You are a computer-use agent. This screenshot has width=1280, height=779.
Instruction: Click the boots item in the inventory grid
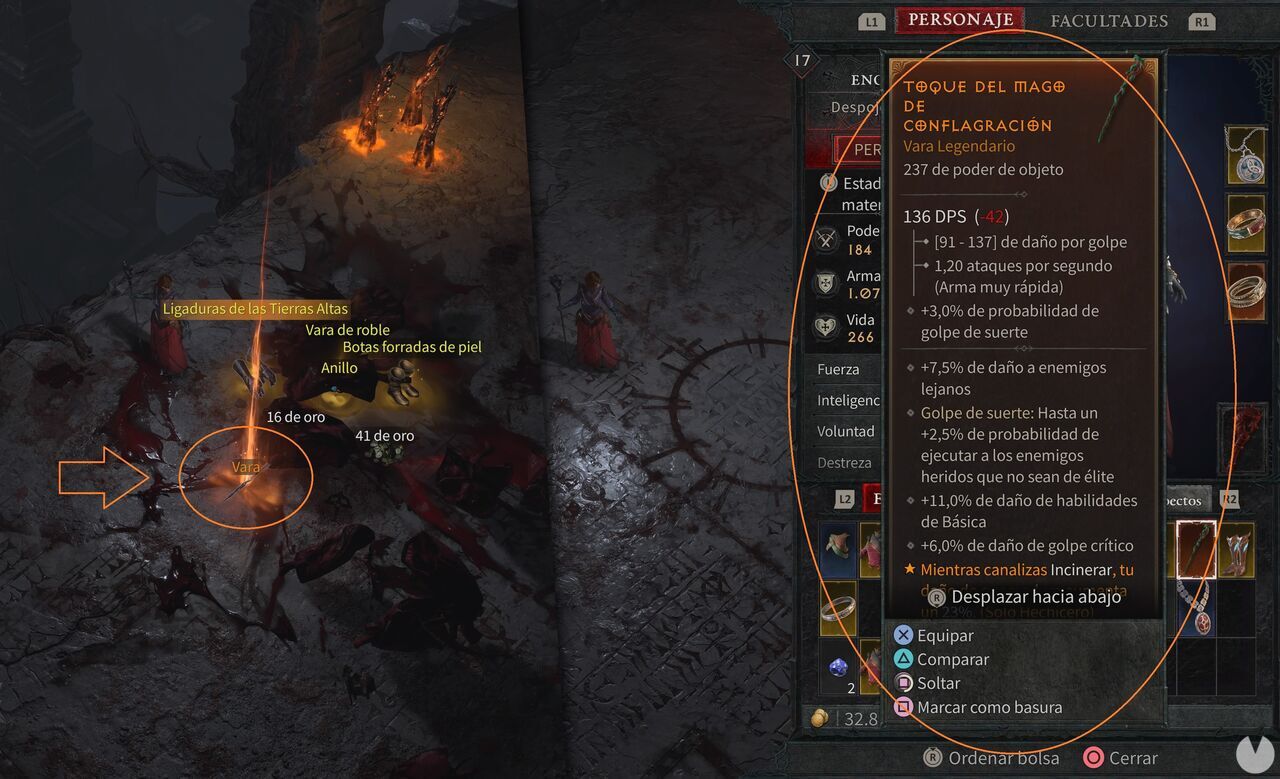1237,549
